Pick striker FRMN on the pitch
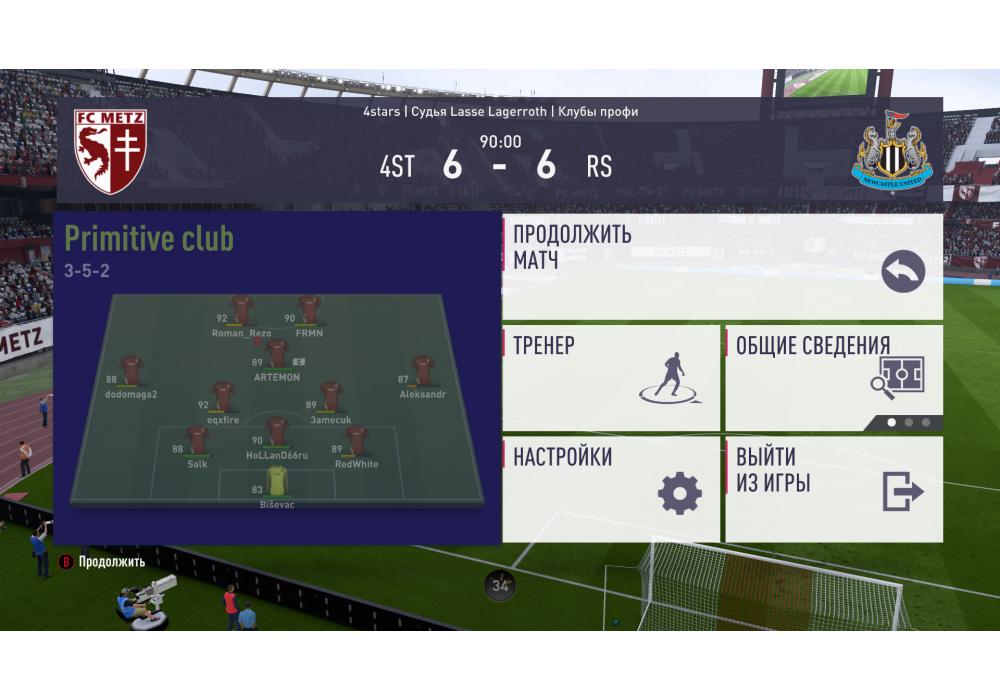This screenshot has width=1000, height=700. coord(310,311)
